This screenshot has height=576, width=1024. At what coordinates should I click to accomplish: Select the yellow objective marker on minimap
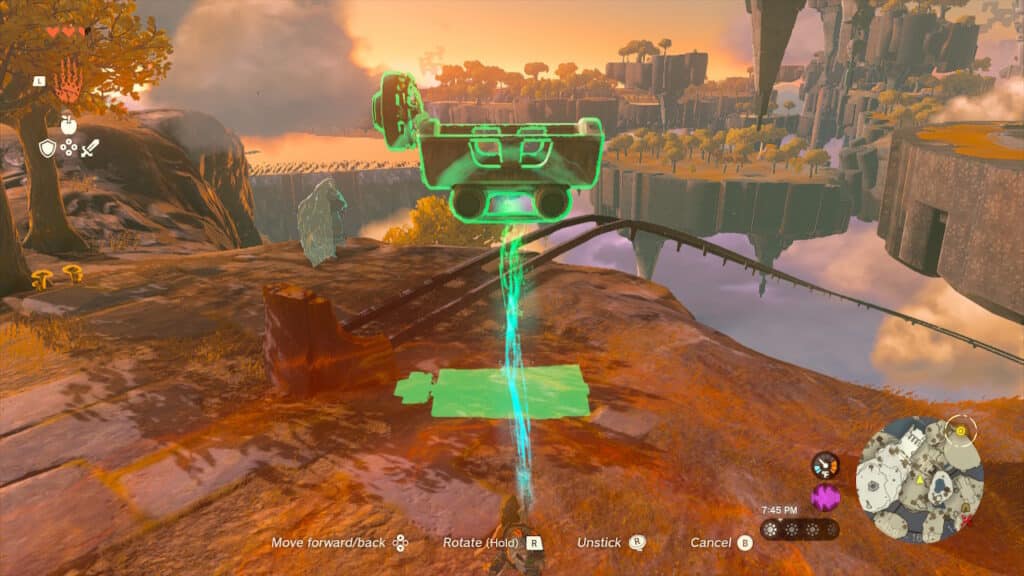(962, 430)
